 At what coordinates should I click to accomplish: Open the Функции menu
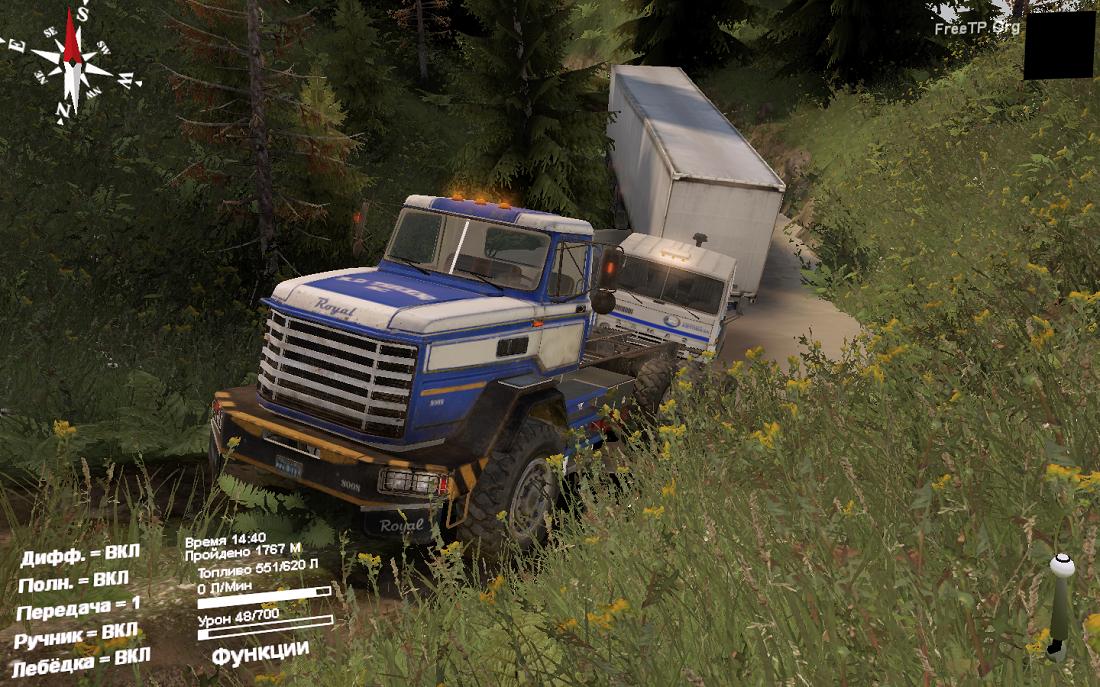pos(260,651)
